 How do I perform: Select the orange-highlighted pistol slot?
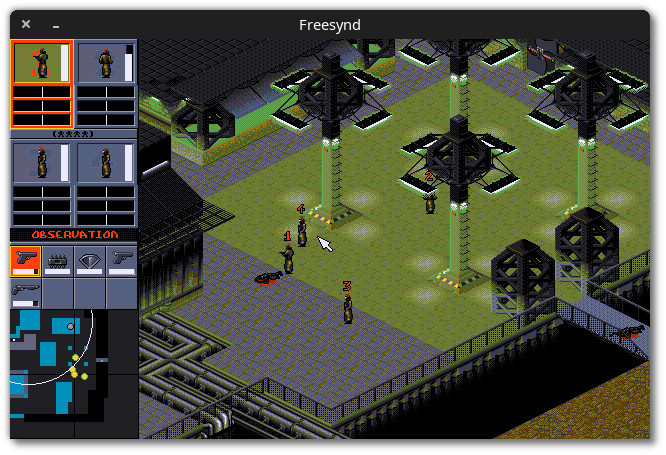(x=25, y=261)
